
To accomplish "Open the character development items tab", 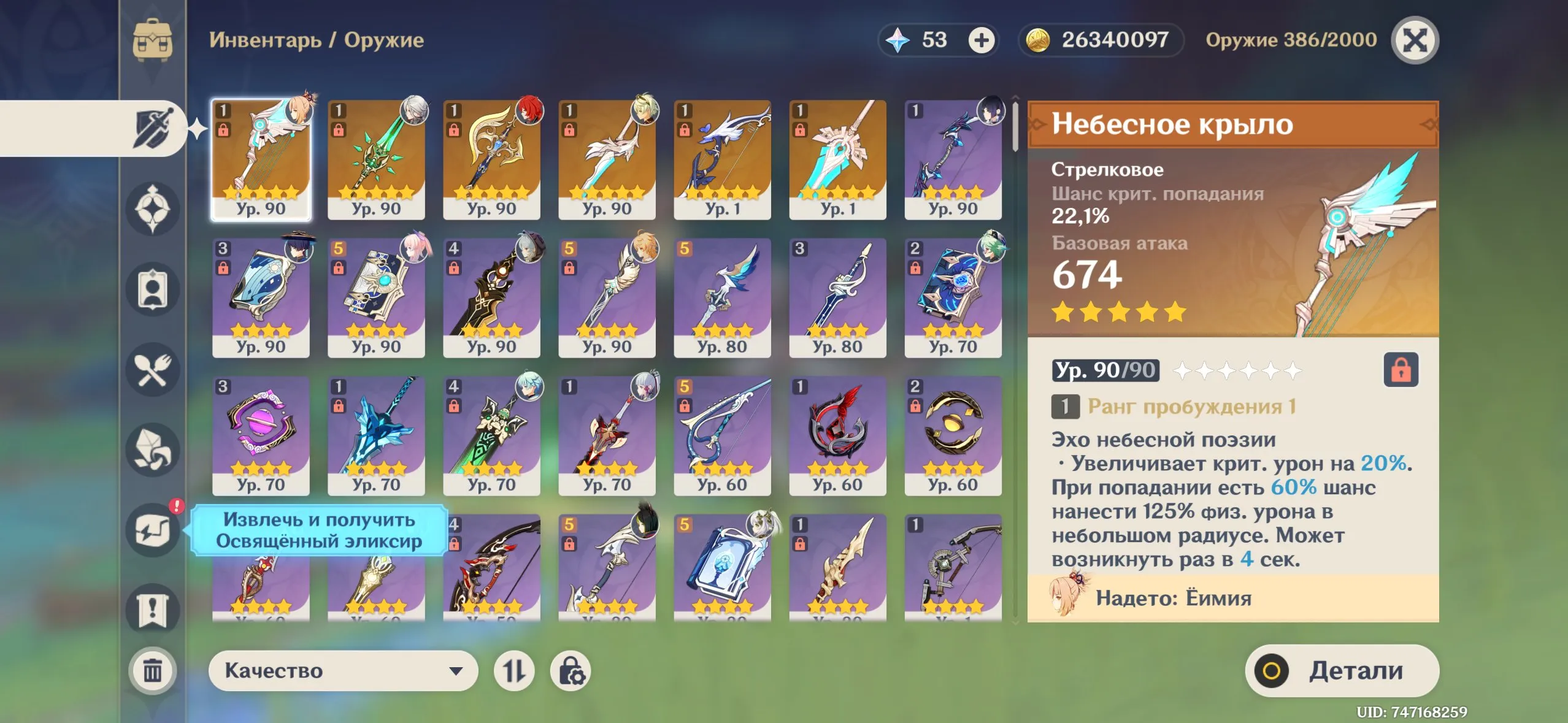I will [153, 289].
